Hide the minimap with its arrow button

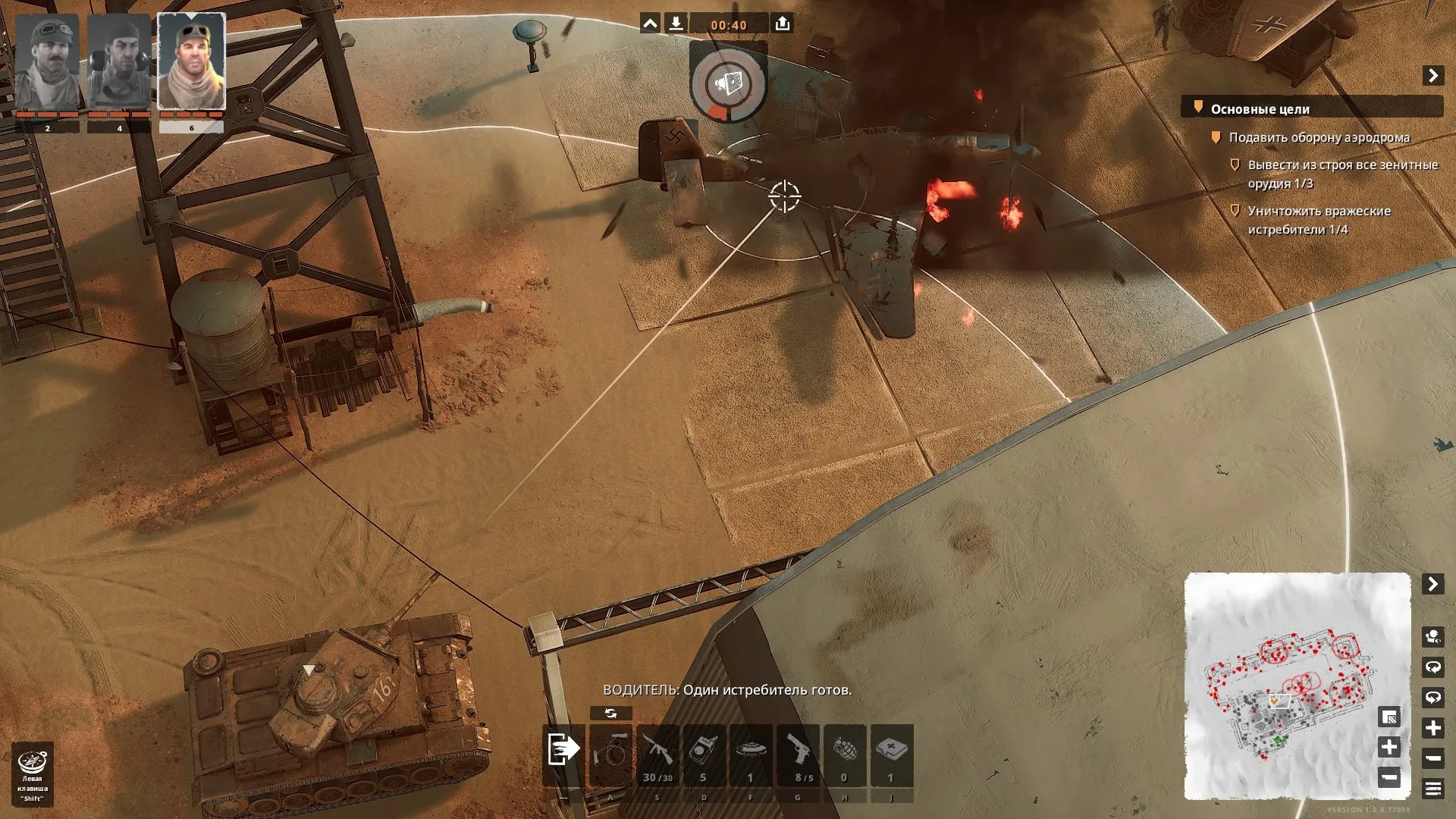tap(1432, 584)
